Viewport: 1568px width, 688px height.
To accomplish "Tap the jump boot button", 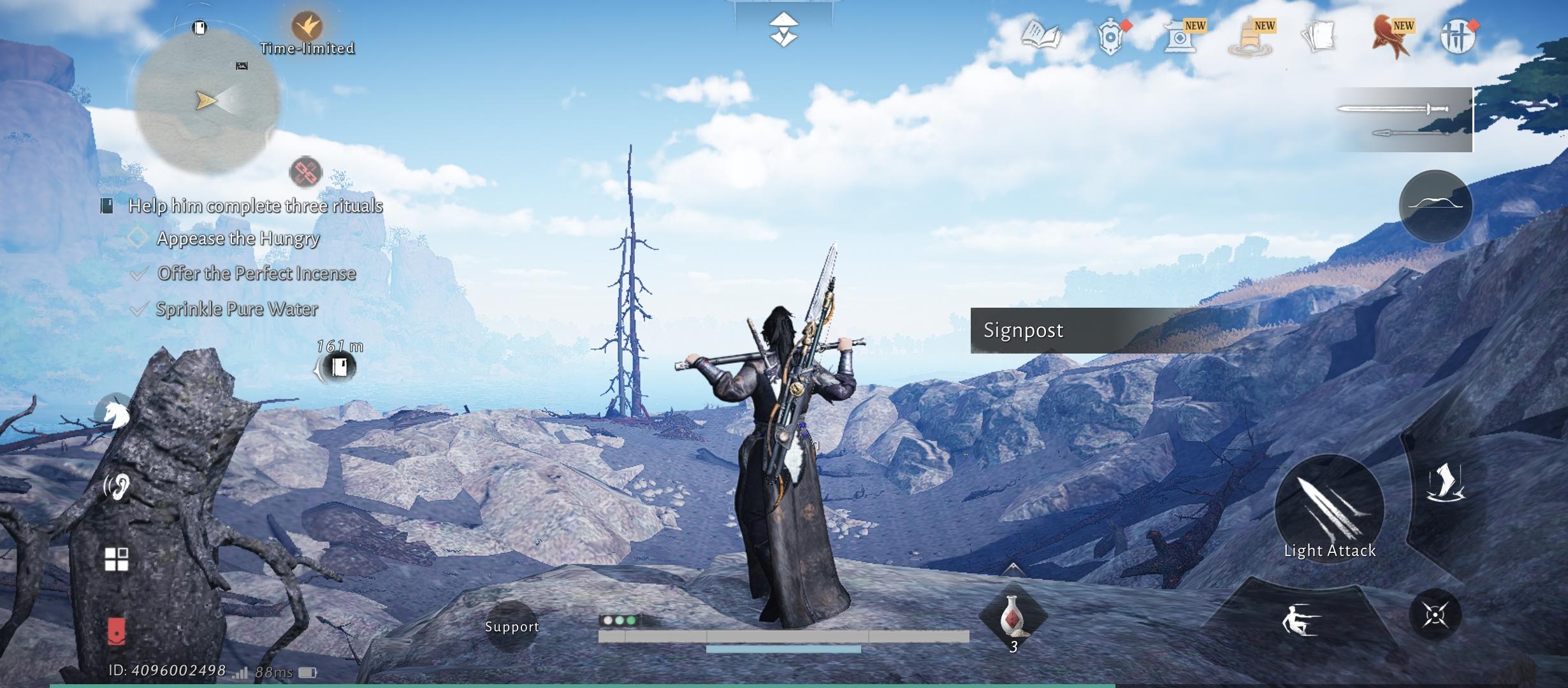I will (x=1446, y=483).
